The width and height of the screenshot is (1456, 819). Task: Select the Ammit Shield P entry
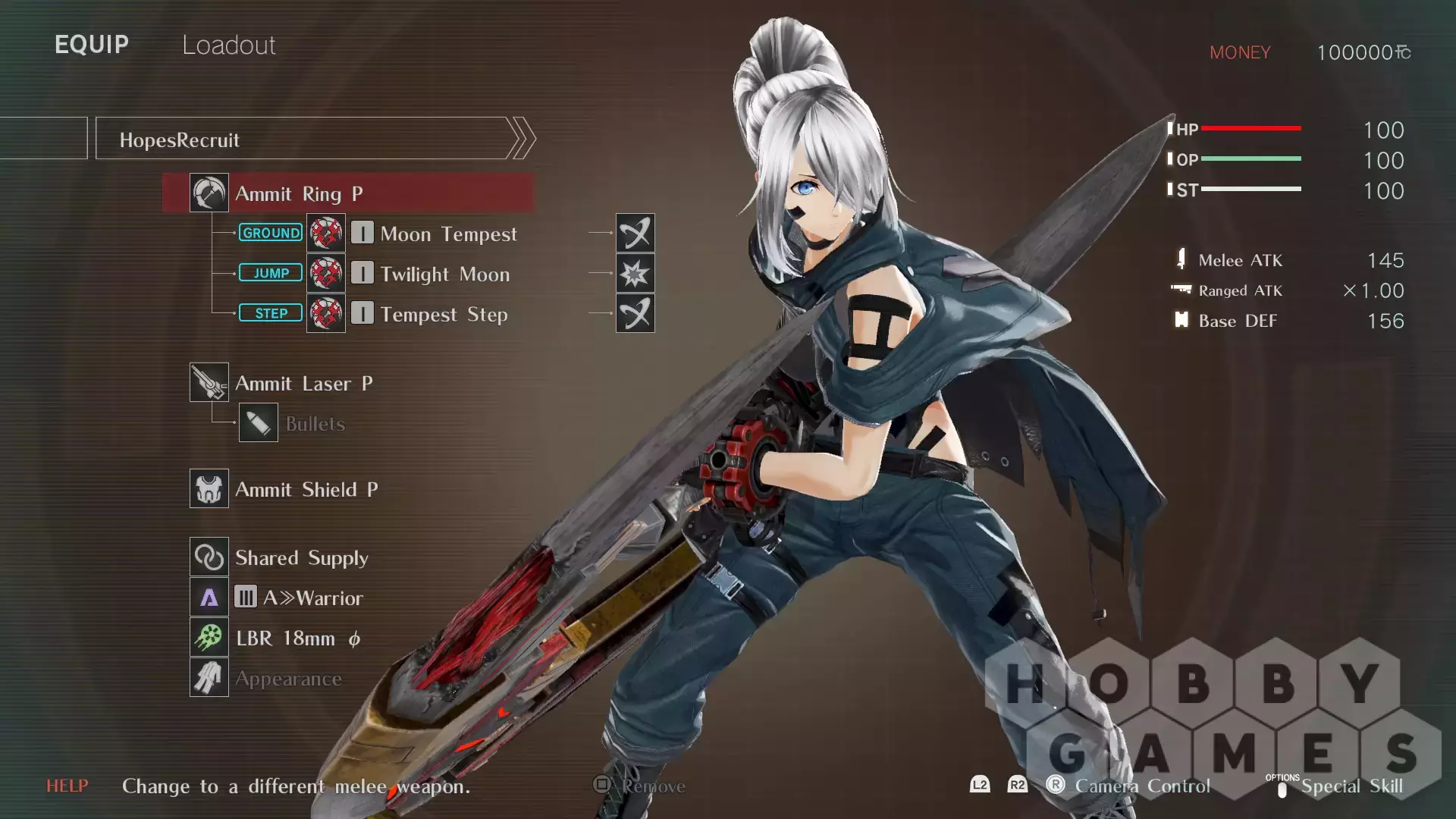click(306, 489)
